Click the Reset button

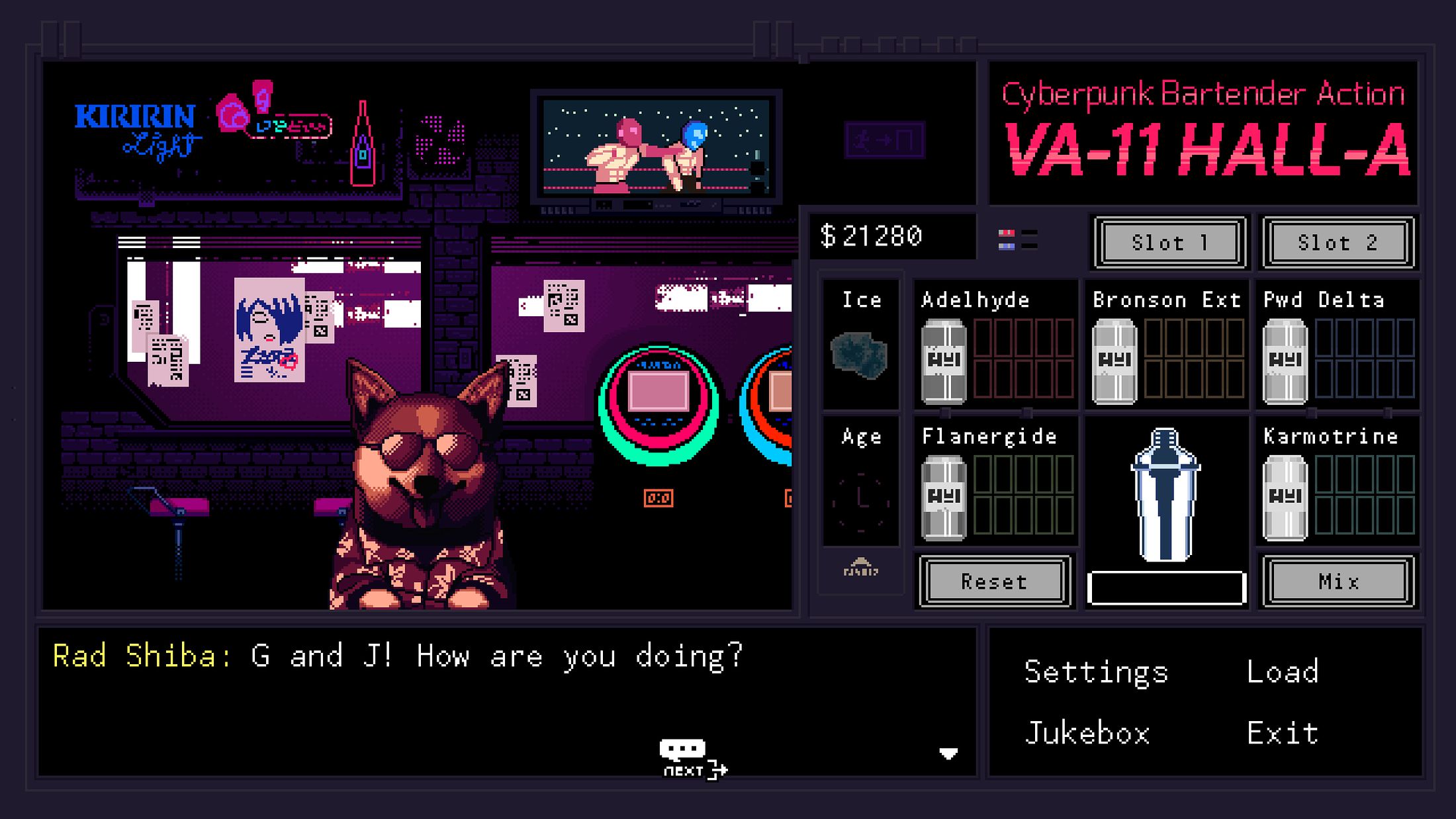tap(994, 582)
